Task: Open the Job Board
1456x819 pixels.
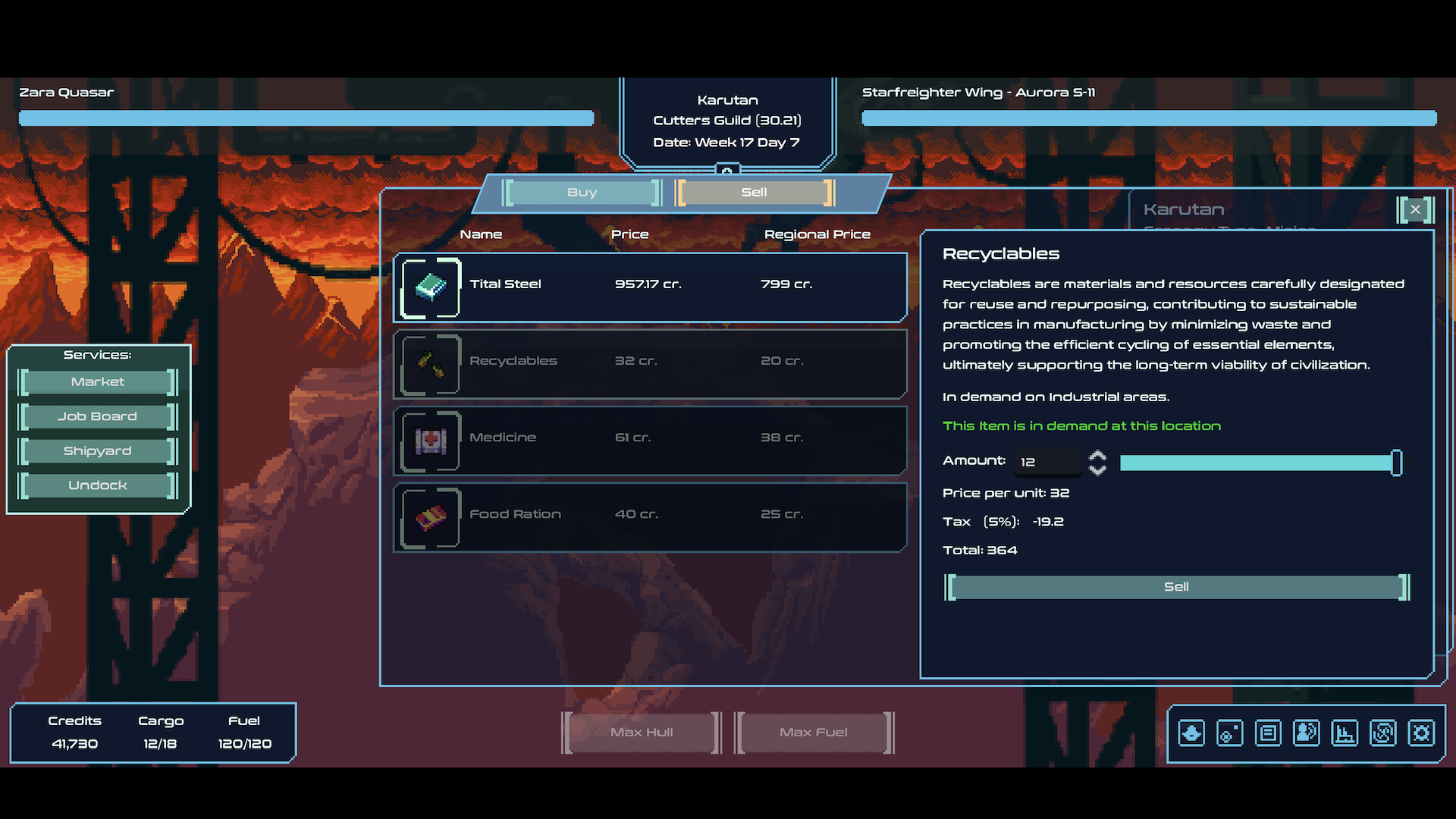Action: point(97,416)
